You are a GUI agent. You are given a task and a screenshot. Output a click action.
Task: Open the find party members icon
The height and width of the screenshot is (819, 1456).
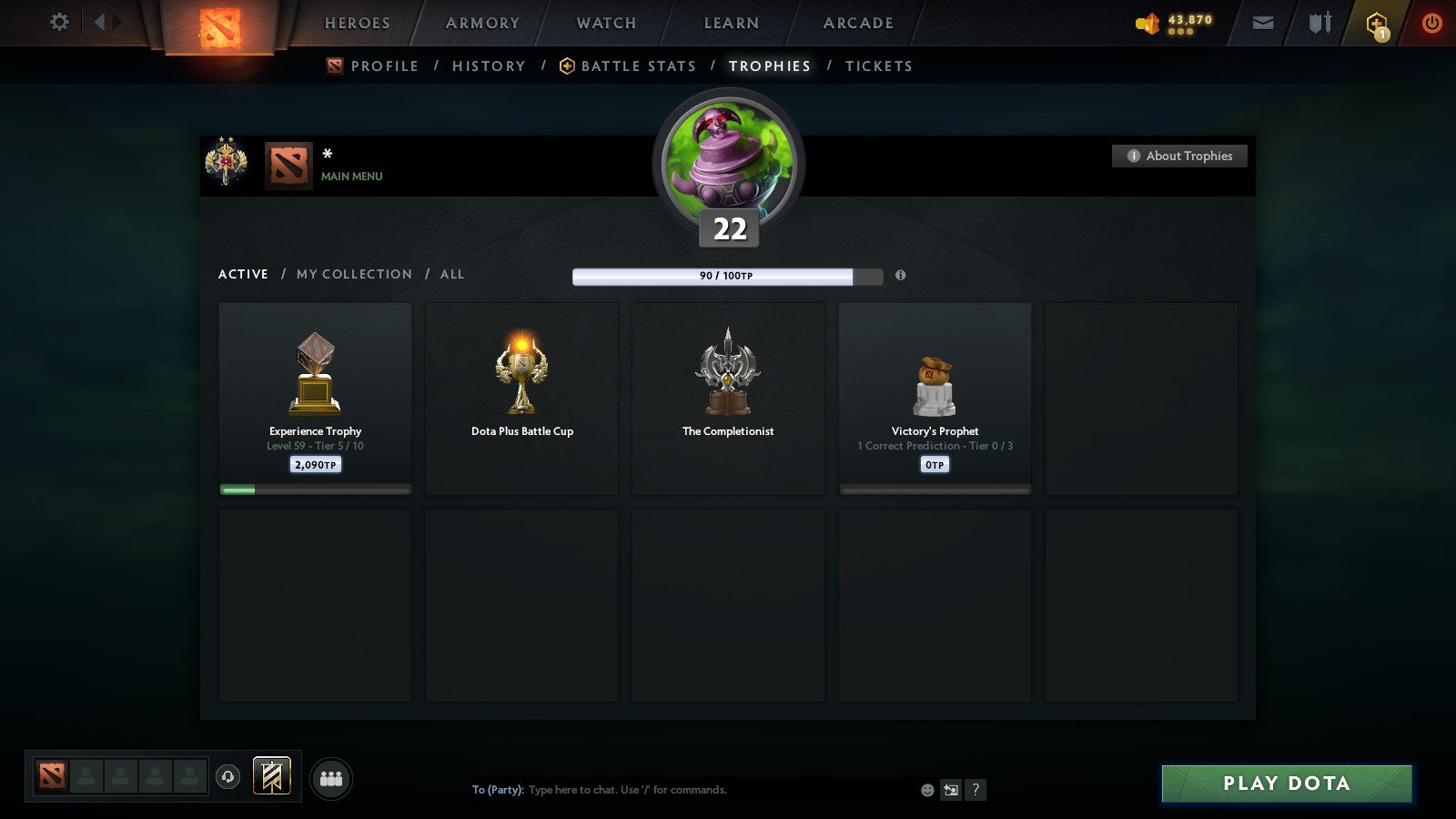332,777
